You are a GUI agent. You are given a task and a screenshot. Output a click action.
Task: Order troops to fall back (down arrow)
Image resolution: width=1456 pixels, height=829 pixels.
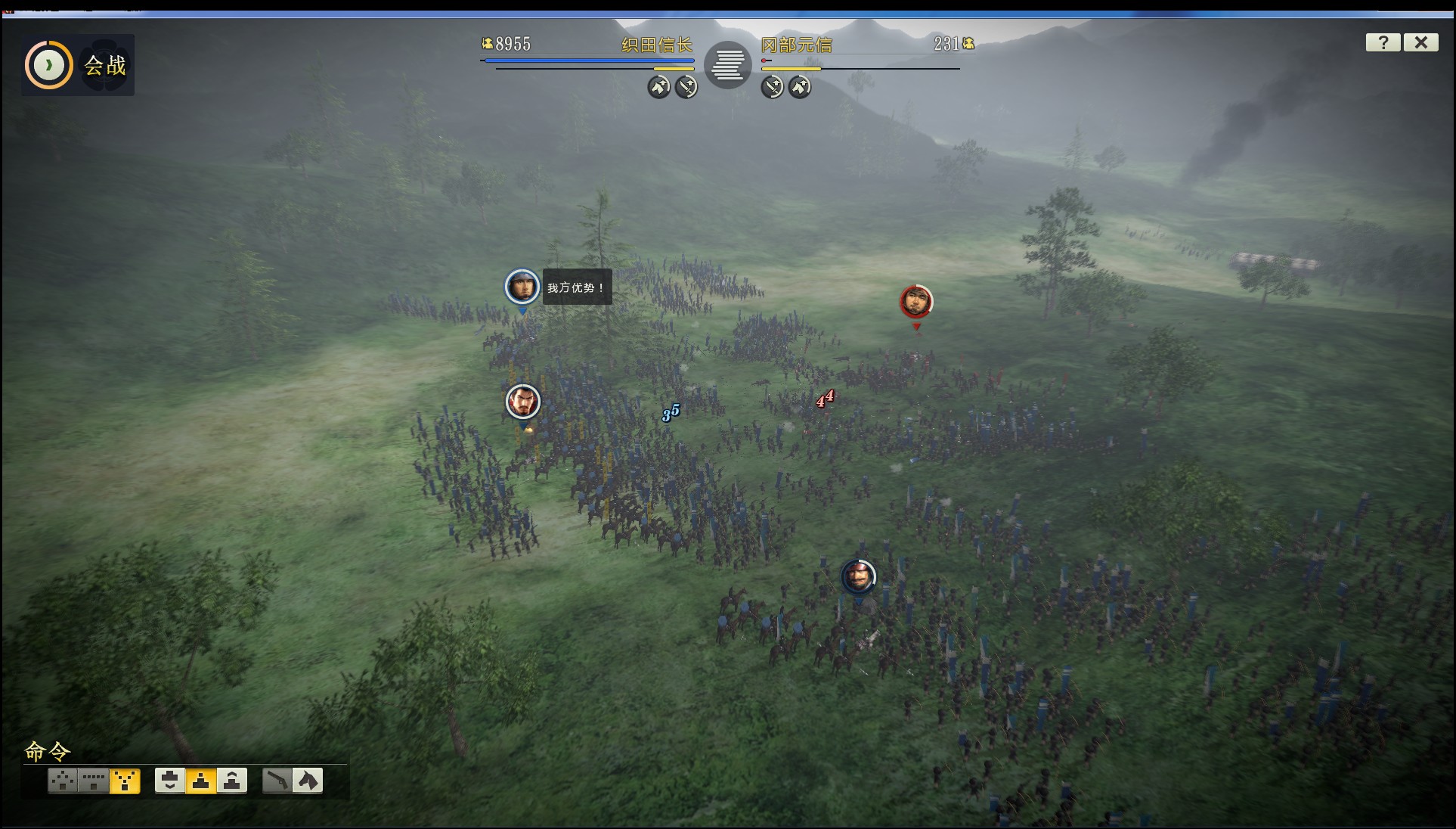(170, 780)
